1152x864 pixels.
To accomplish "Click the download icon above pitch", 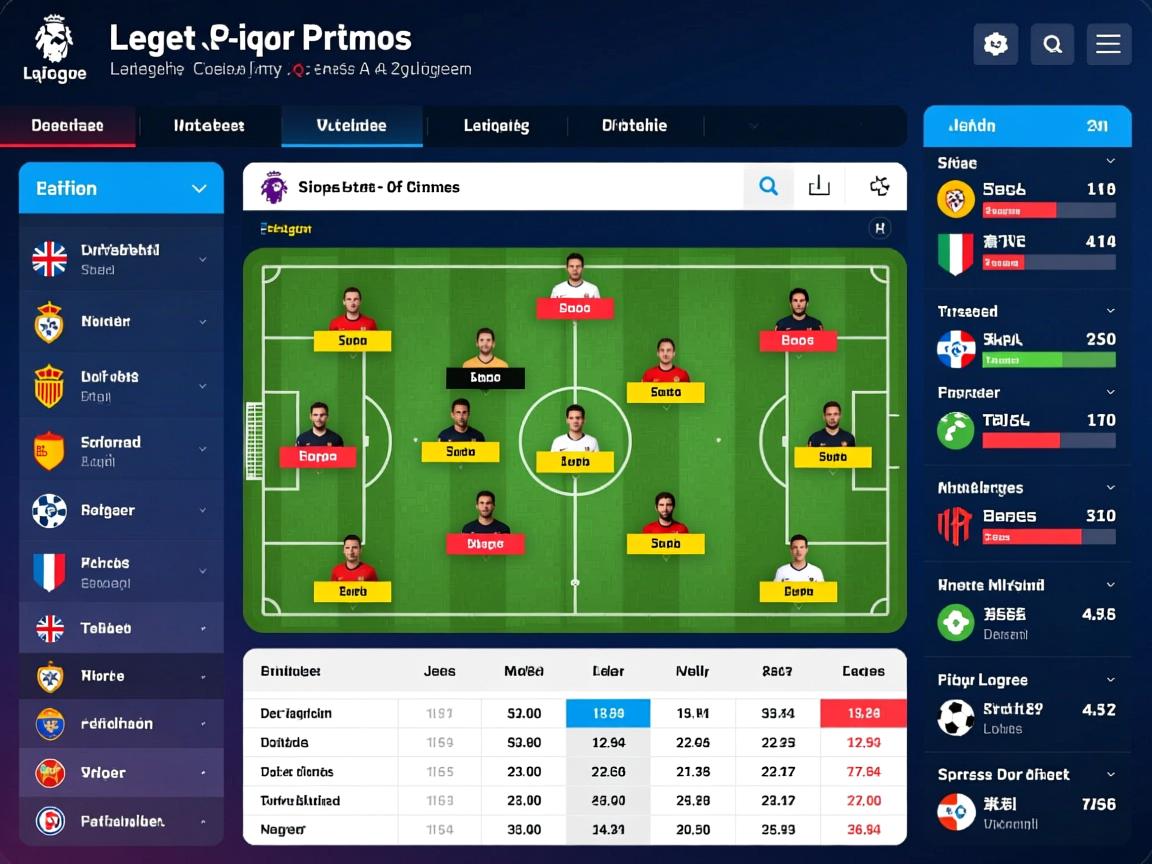I will click(819, 186).
